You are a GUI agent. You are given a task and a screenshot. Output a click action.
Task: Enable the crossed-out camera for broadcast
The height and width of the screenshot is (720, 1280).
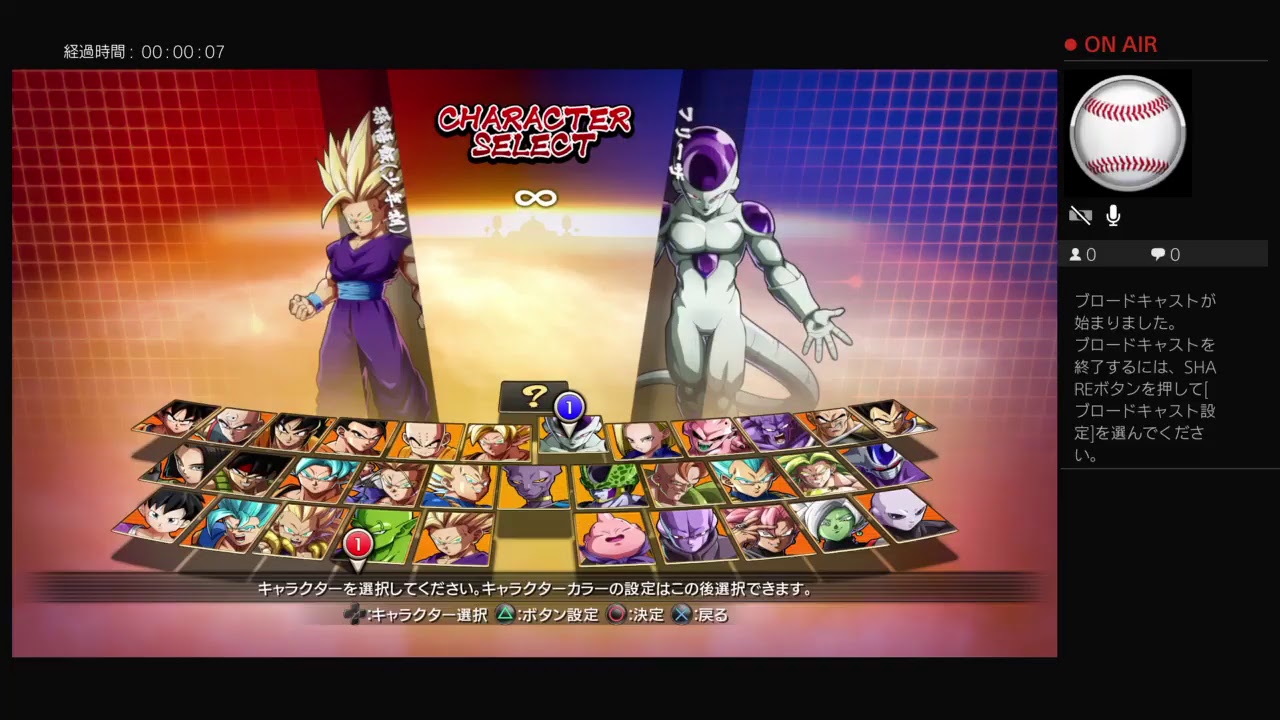(x=1079, y=214)
